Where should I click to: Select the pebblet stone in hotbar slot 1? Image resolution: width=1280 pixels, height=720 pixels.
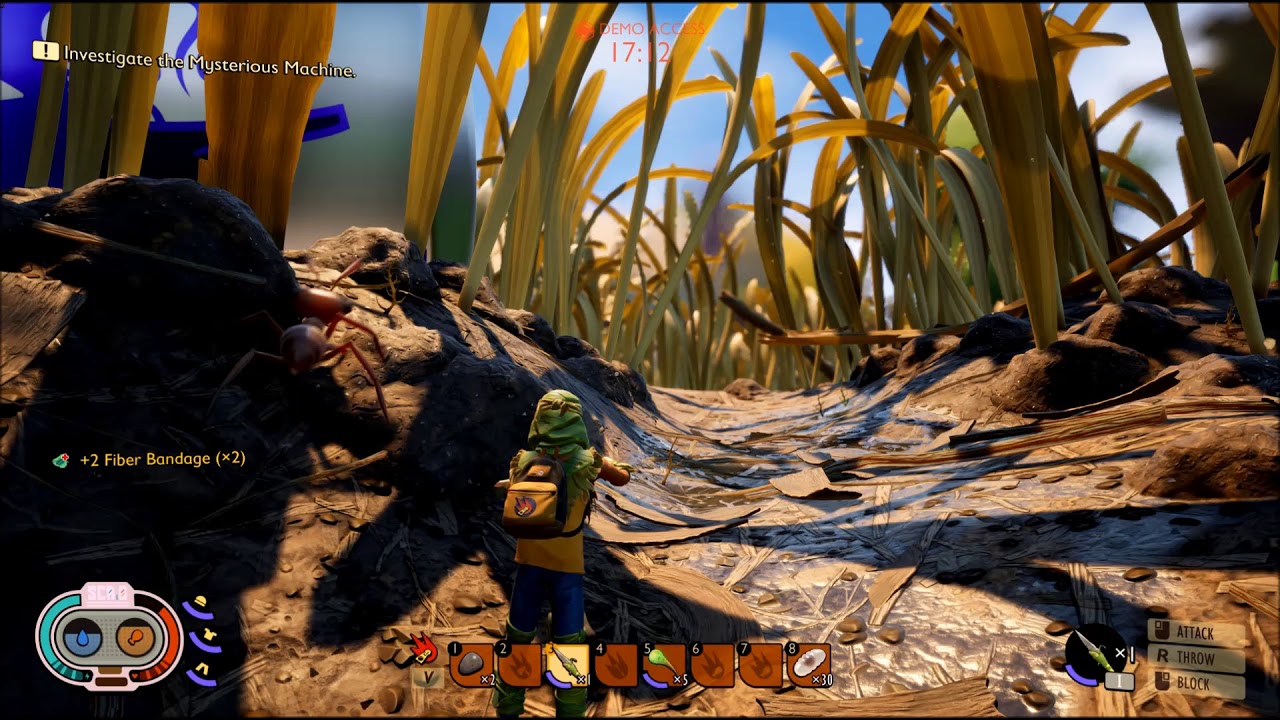click(472, 664)
